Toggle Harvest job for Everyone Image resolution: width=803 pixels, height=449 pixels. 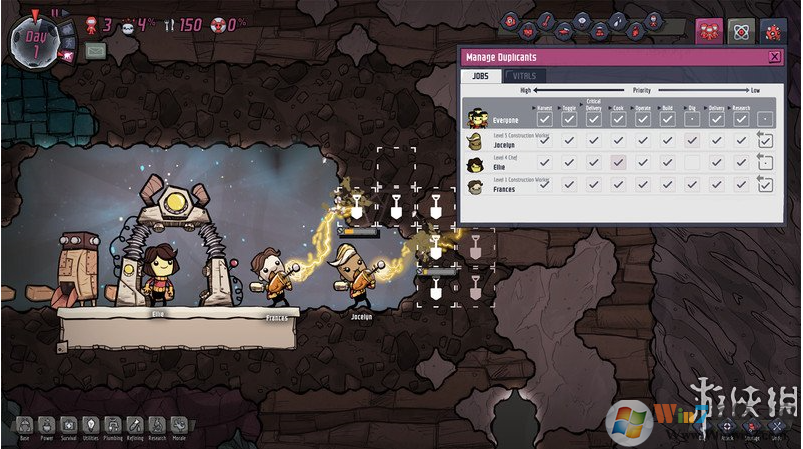tap(544, 120)
